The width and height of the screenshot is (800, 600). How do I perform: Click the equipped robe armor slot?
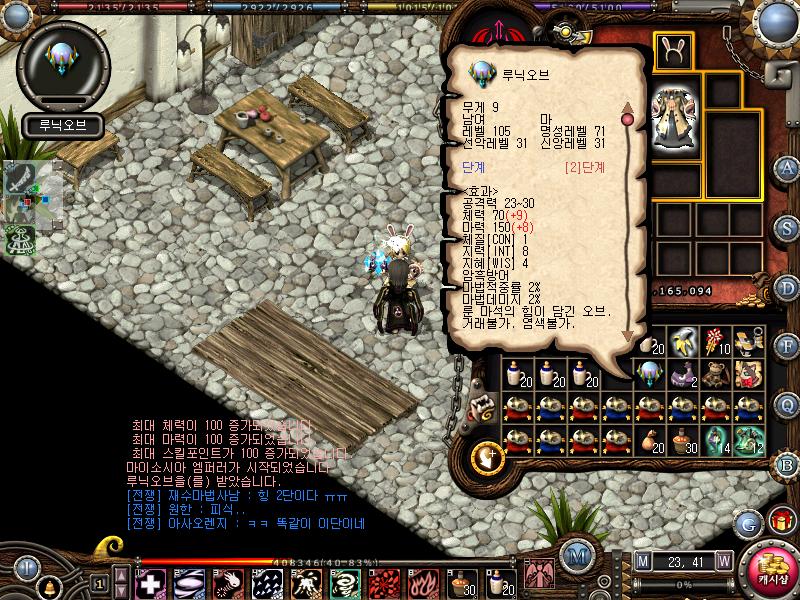pos(673,118)
